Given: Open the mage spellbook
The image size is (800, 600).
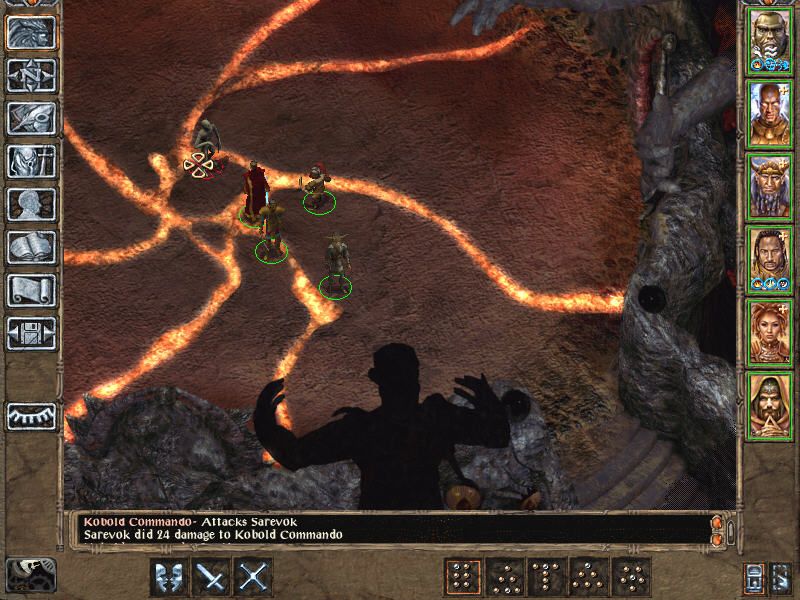Looking at the screenshot, I should (x=31, y=247).
